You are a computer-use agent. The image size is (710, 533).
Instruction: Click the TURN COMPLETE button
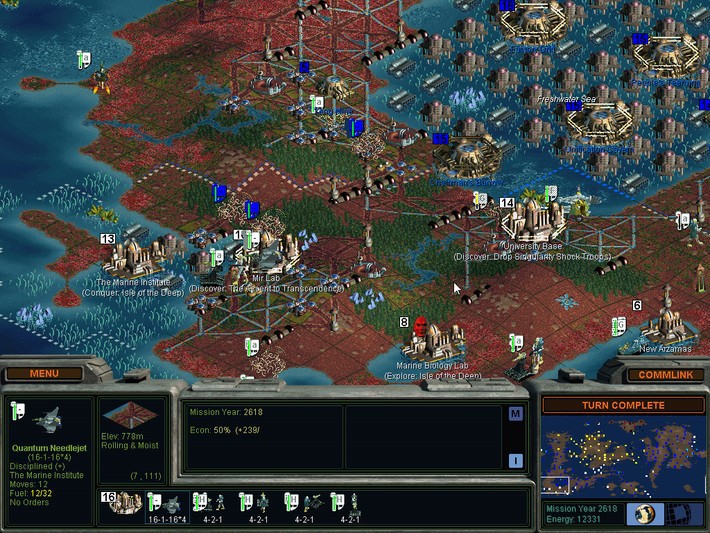(x=623, y=405)
